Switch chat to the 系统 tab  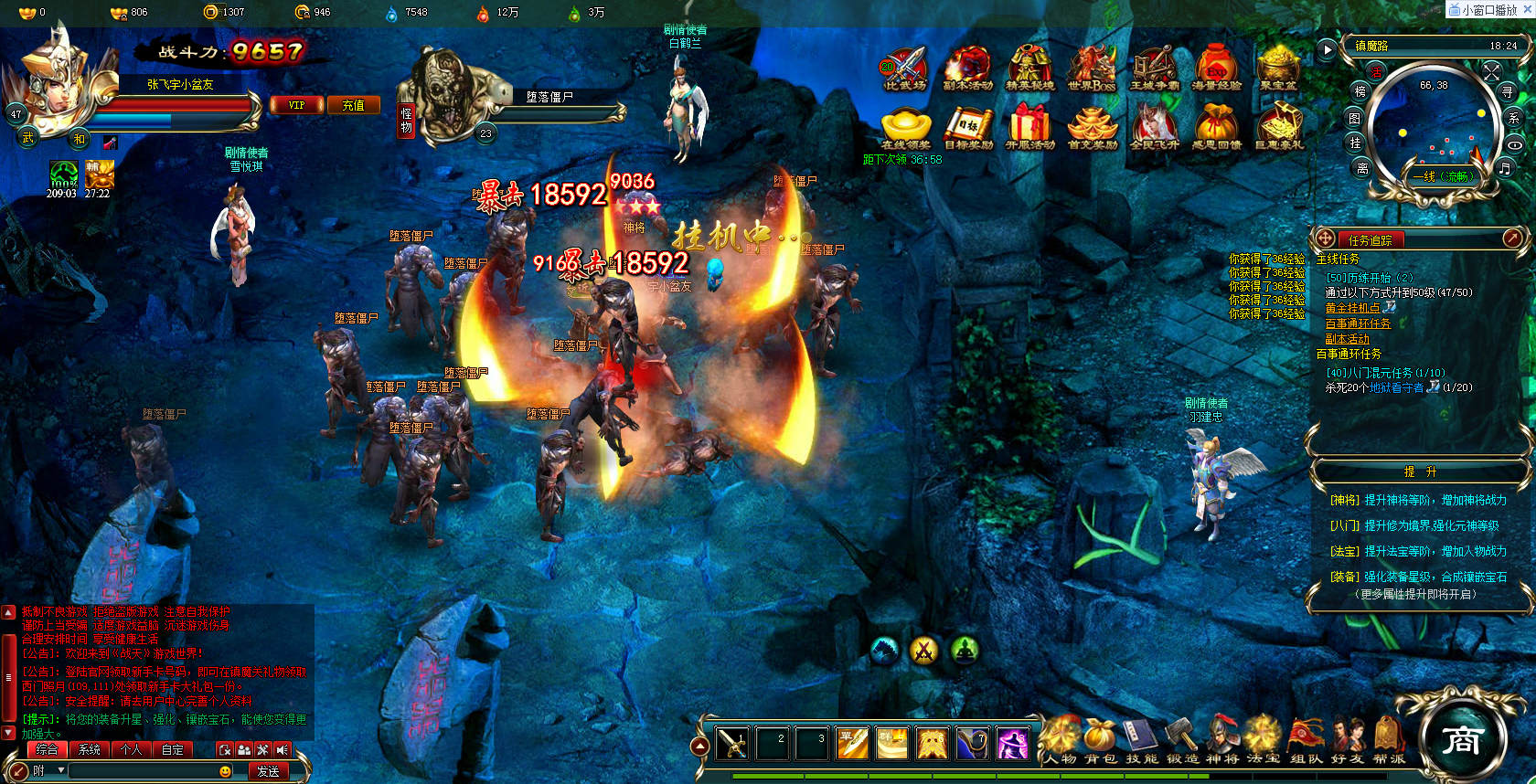[x=90, y=749]
